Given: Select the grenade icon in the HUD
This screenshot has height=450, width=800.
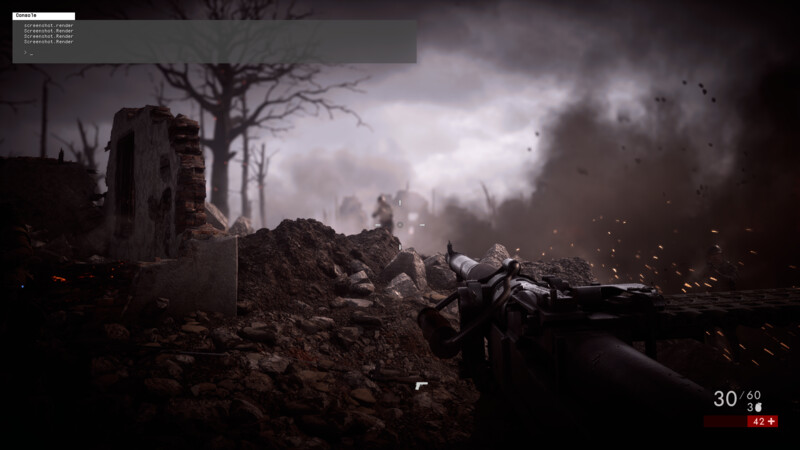Looking at the screenshot, I should (x=758, y=407).
